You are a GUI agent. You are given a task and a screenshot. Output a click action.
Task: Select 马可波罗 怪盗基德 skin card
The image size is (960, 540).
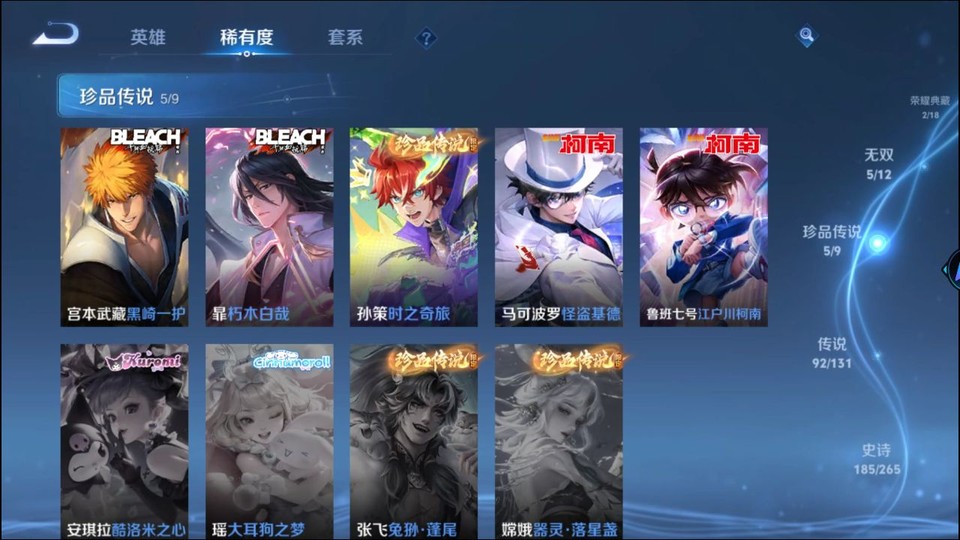click(559, 227)
